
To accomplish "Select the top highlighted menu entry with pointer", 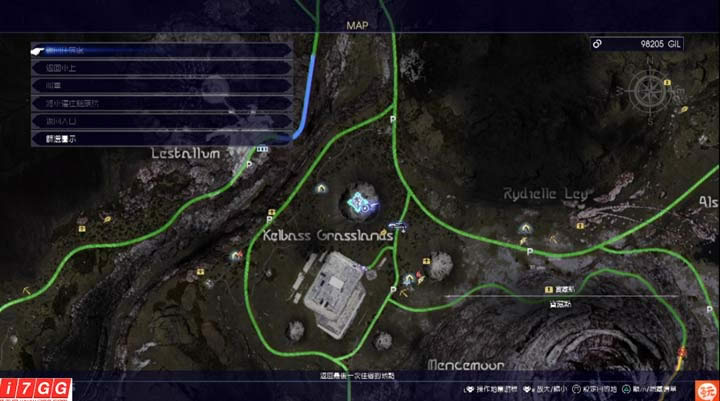I will (160, 50).
